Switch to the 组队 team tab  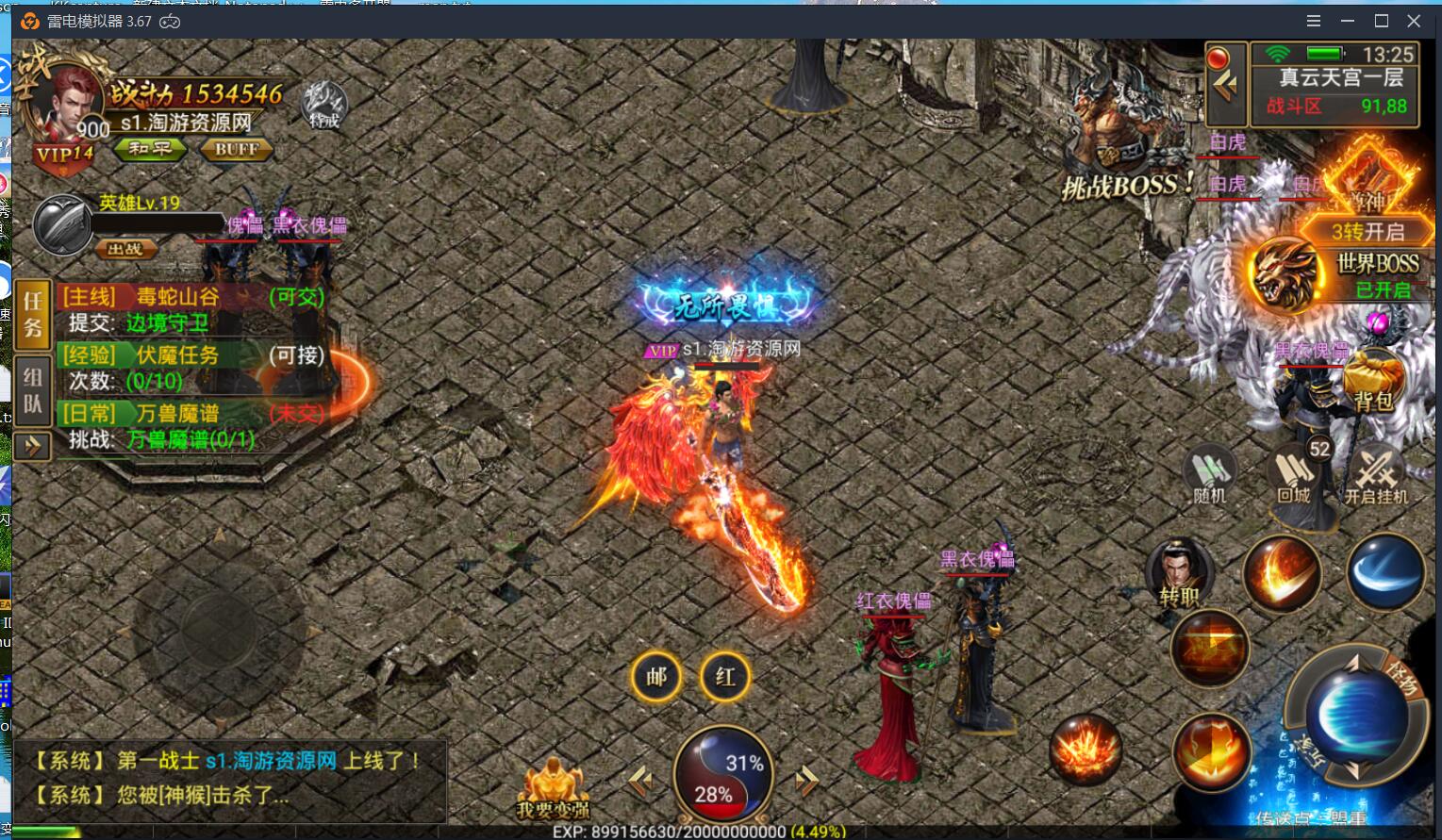[33, 390]
